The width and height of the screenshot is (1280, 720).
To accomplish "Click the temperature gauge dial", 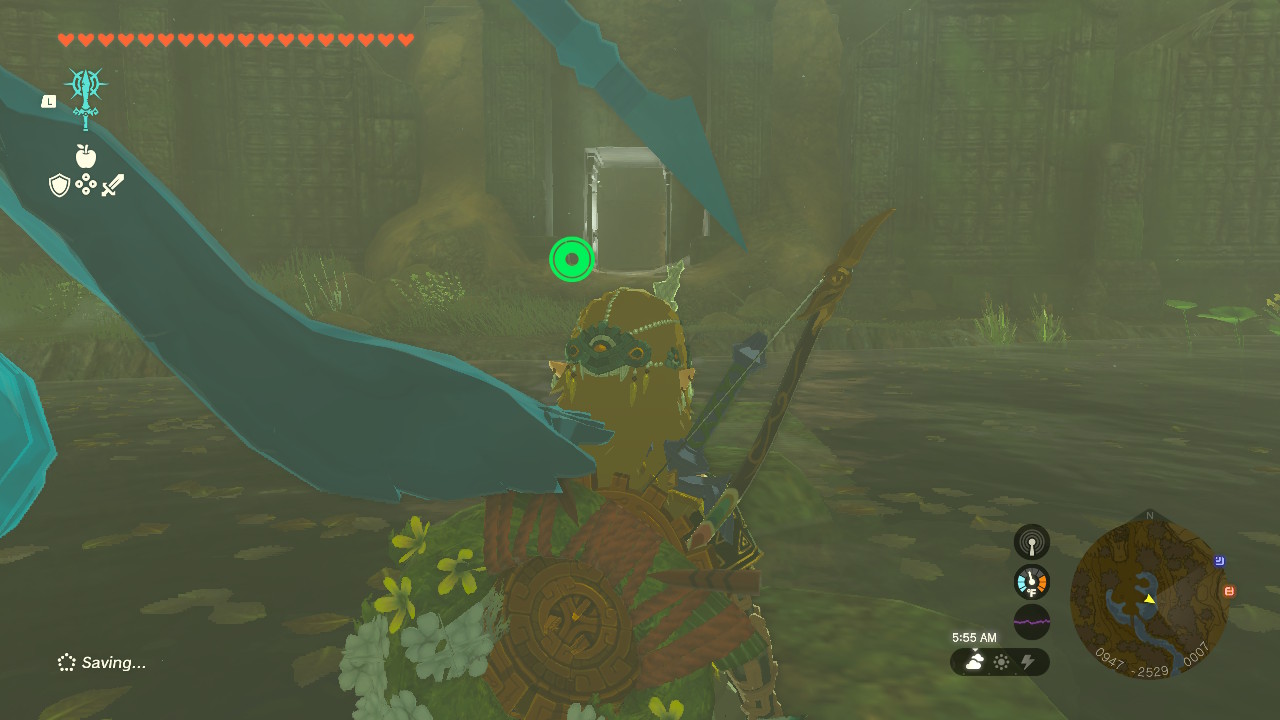I will (1031, 582).
